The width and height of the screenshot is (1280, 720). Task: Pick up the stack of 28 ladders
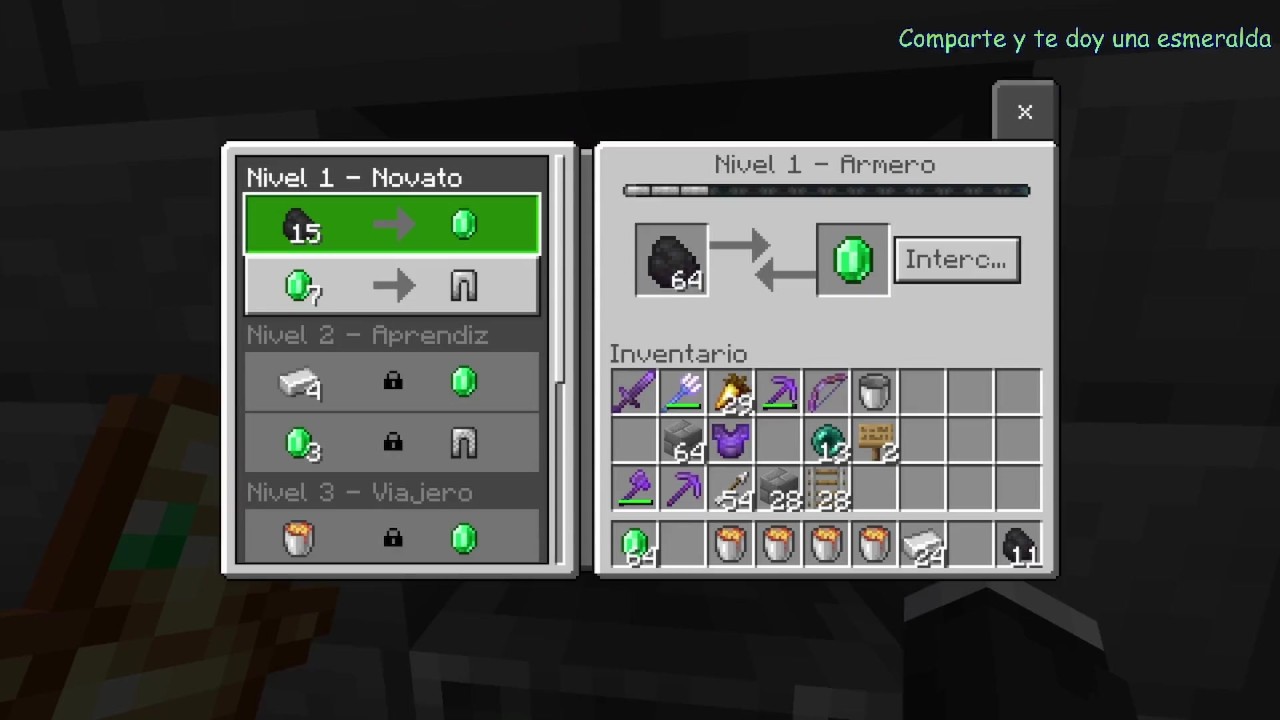click(x=827, y=489)
